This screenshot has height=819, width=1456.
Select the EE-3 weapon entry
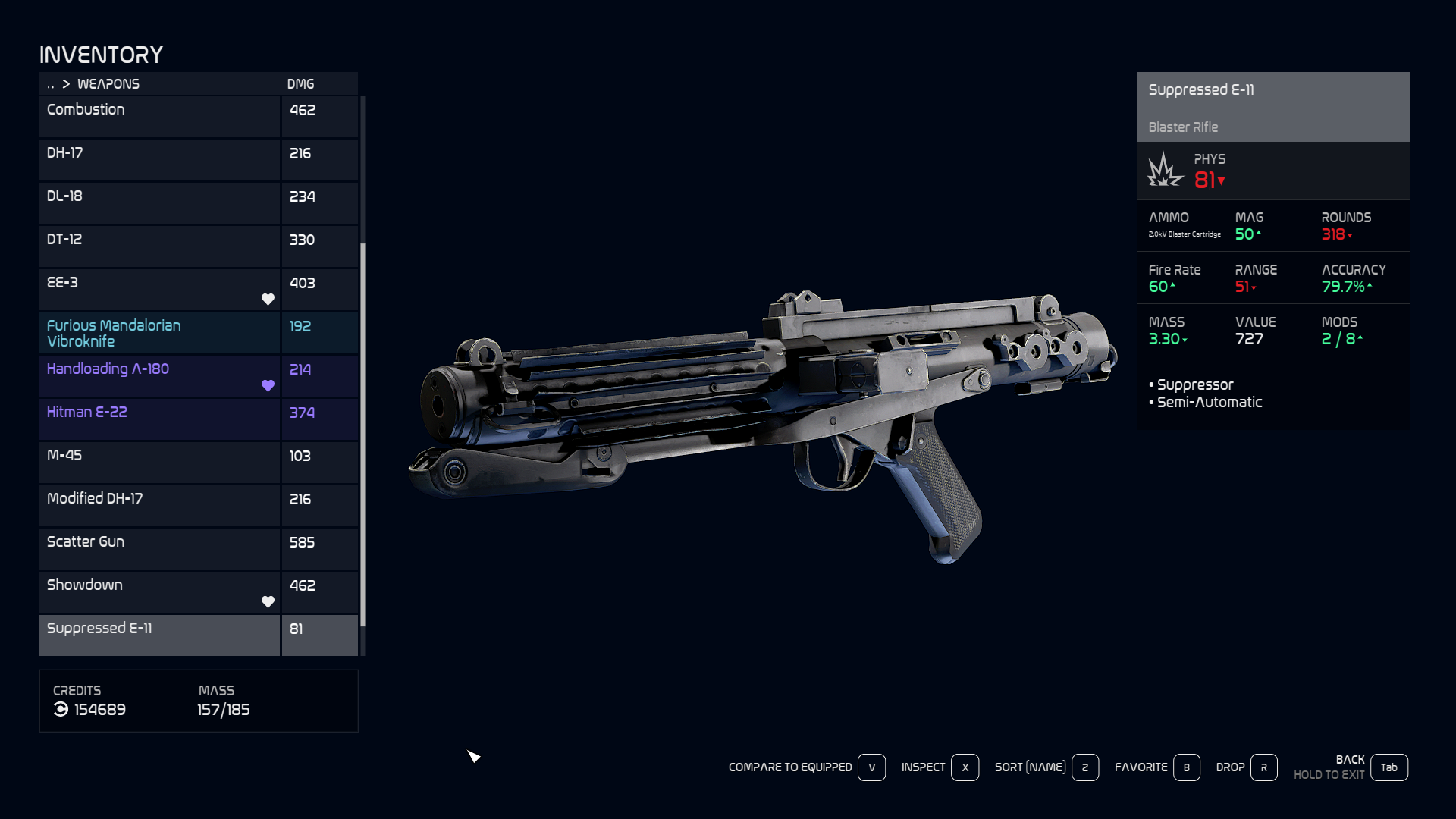coord(159,289)
